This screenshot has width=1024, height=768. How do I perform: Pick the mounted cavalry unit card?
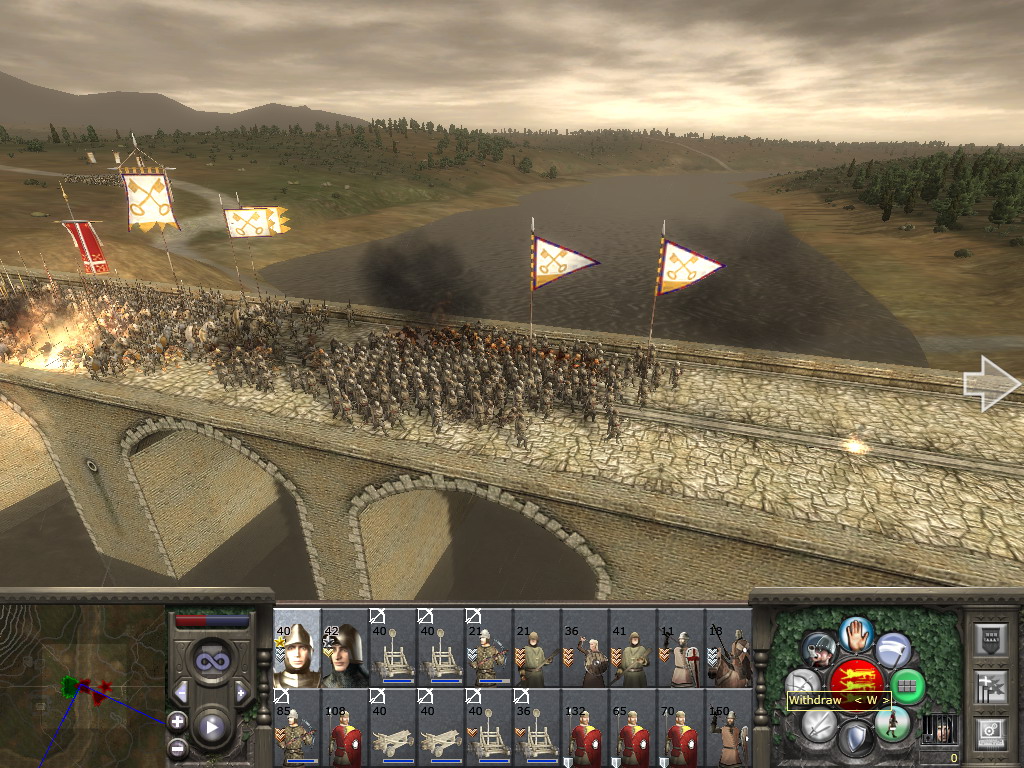pyautogui.click(x=729, y=648)
